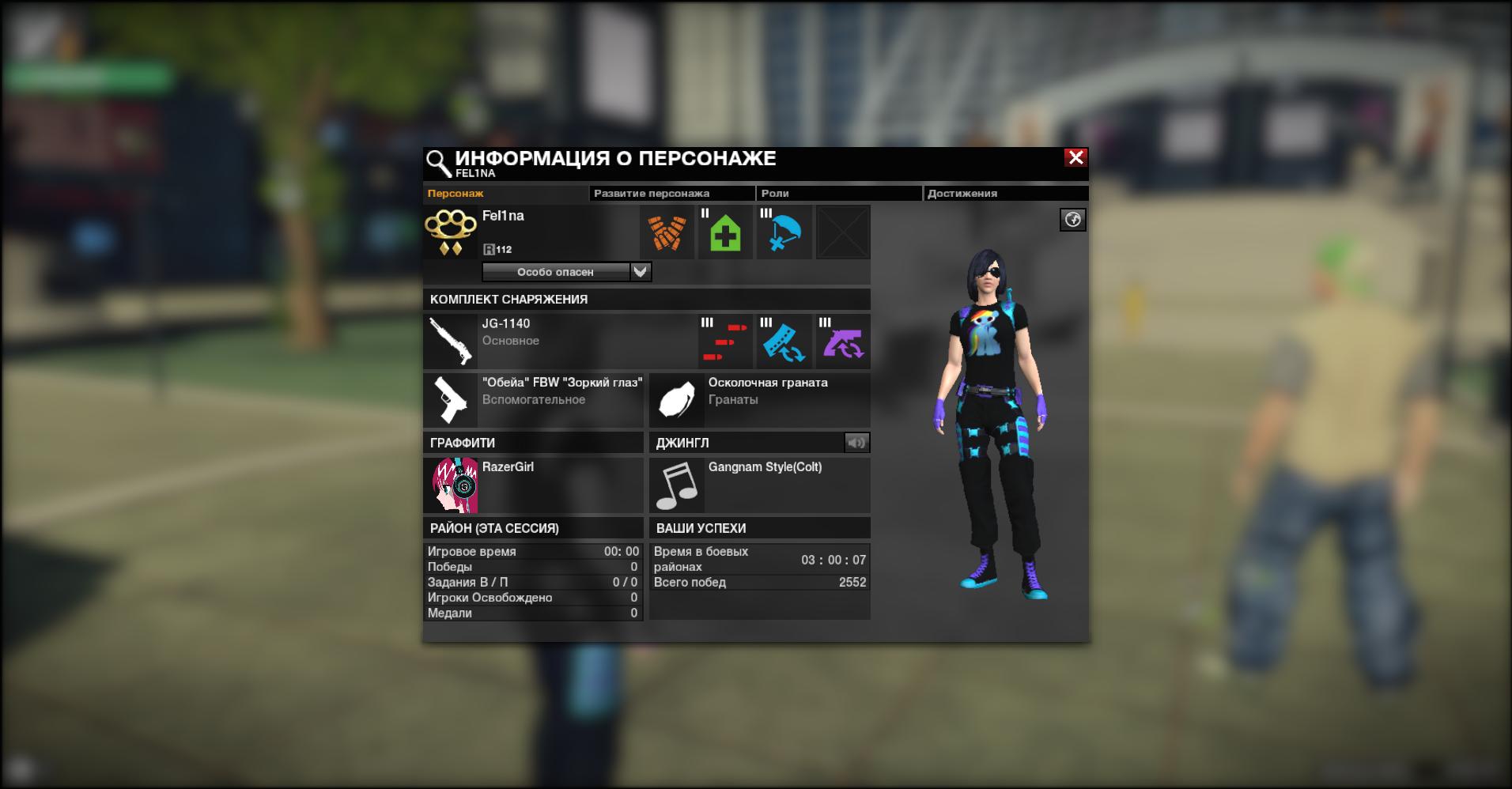Click the orange gloves character modifier
Viewport: 1512px width, 789px height.
667,232
